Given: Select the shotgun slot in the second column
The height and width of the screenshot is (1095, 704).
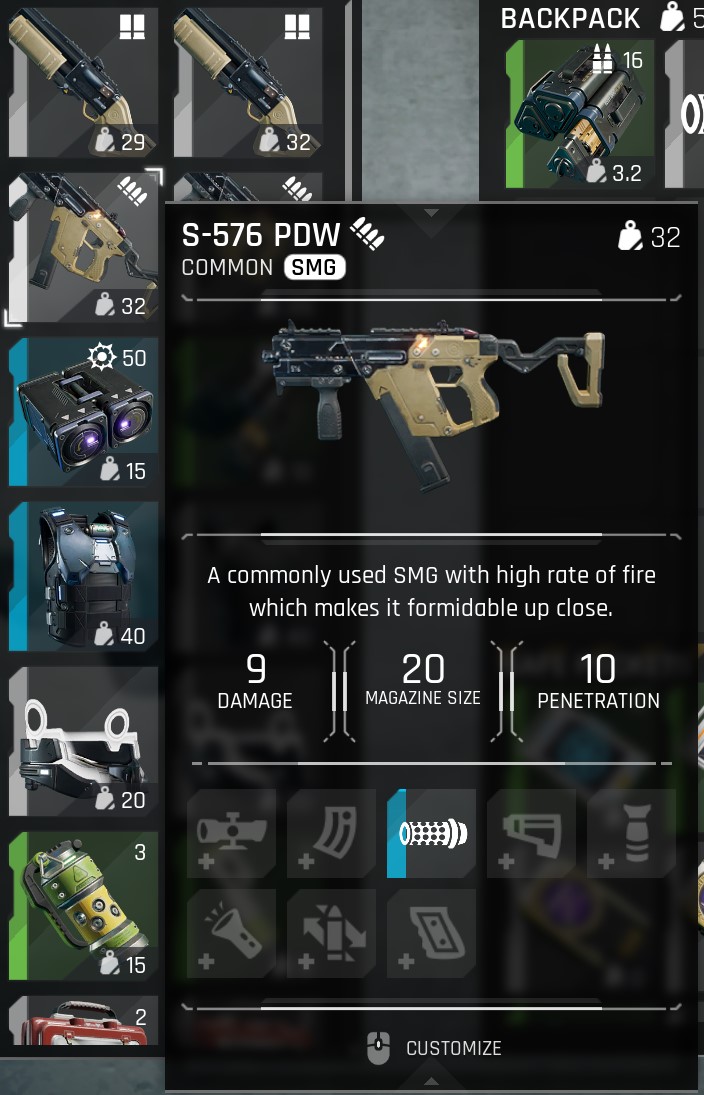Looking at the screenshot, I should 248,80.
